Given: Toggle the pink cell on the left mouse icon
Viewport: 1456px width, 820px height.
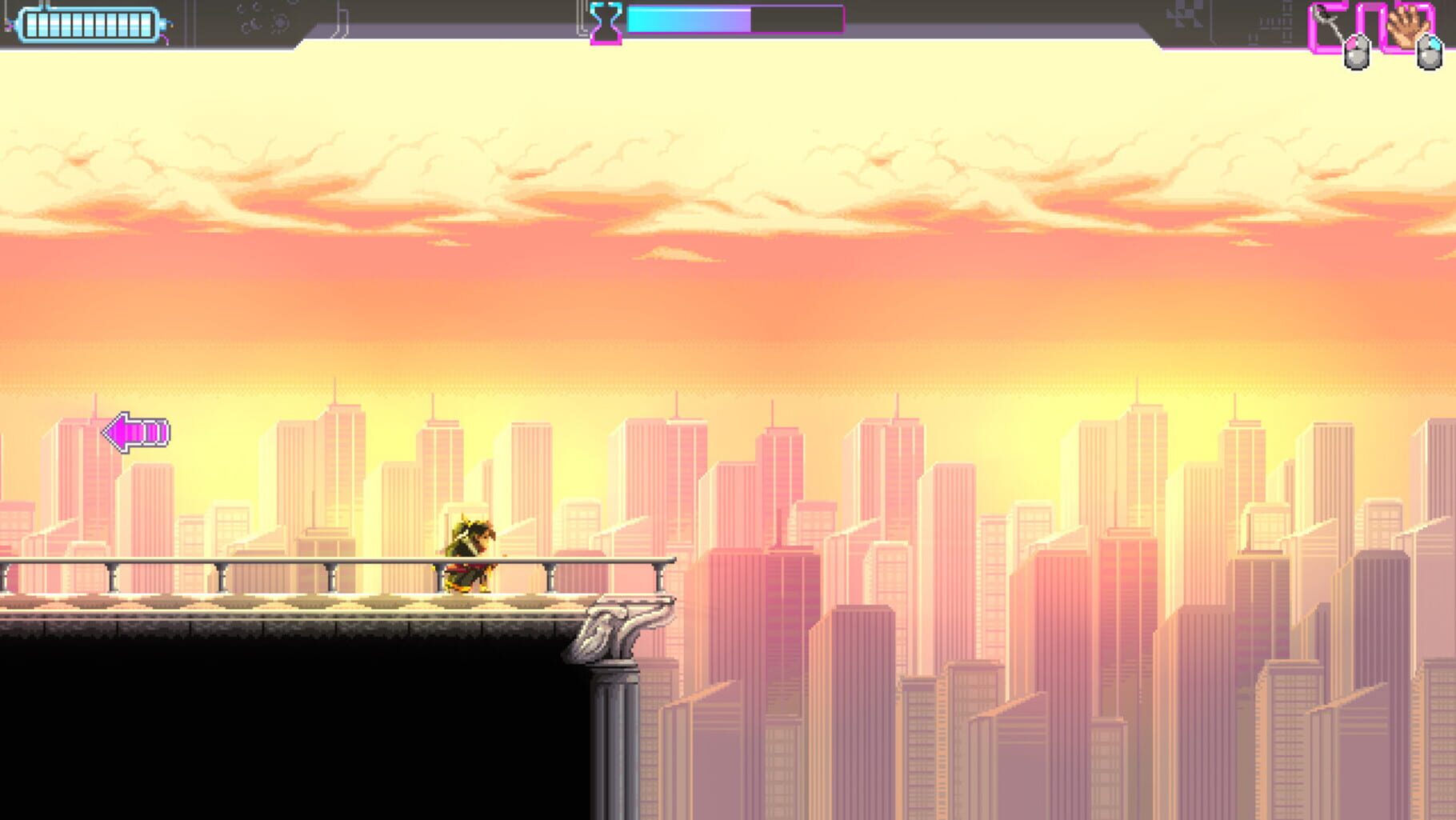Looking at the screenshot, I should [x=1352, y=44].
